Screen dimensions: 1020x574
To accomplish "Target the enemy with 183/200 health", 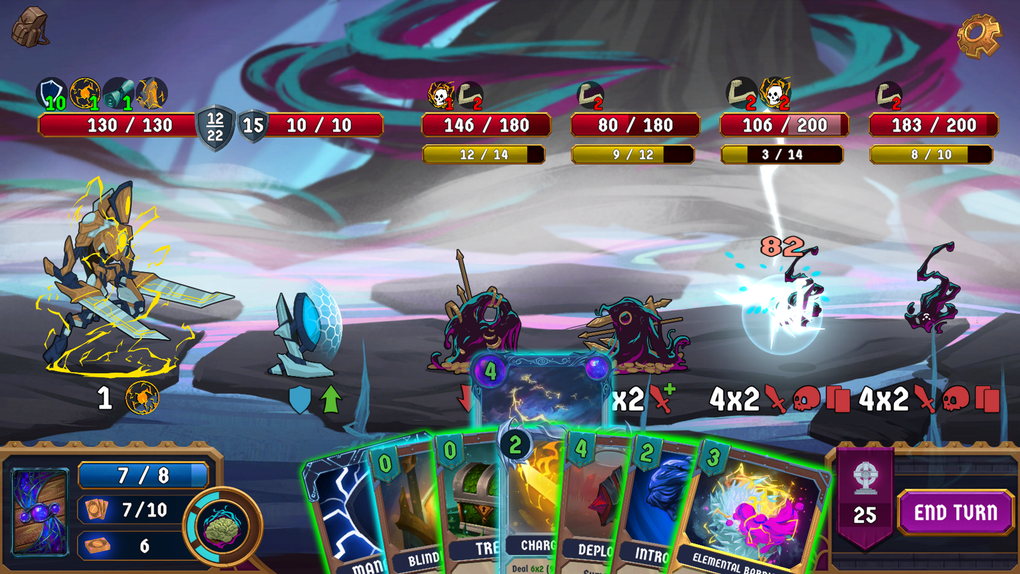I will tap(932, 295).
